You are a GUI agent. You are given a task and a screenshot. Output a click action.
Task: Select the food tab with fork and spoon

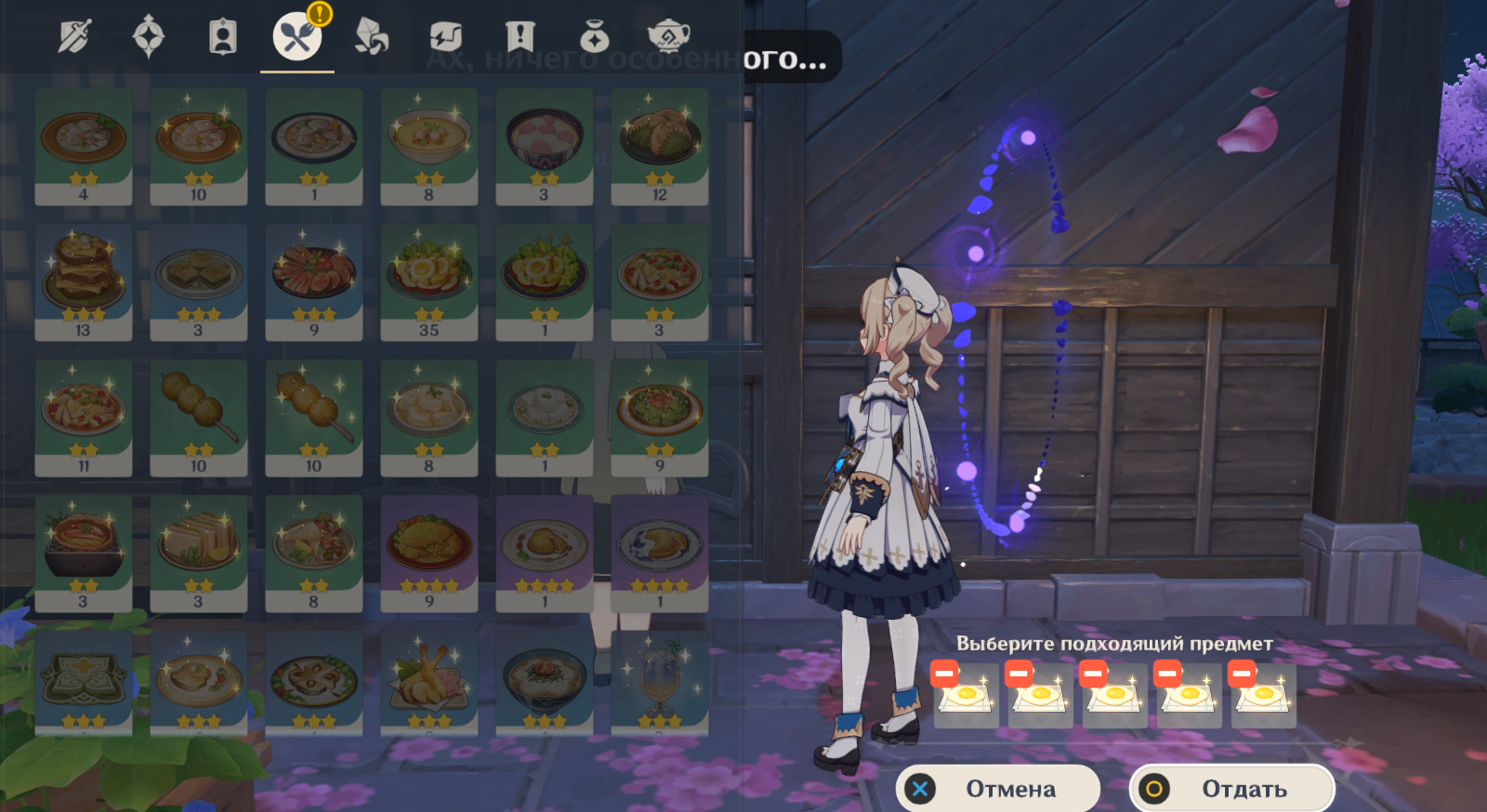(296, 37)
